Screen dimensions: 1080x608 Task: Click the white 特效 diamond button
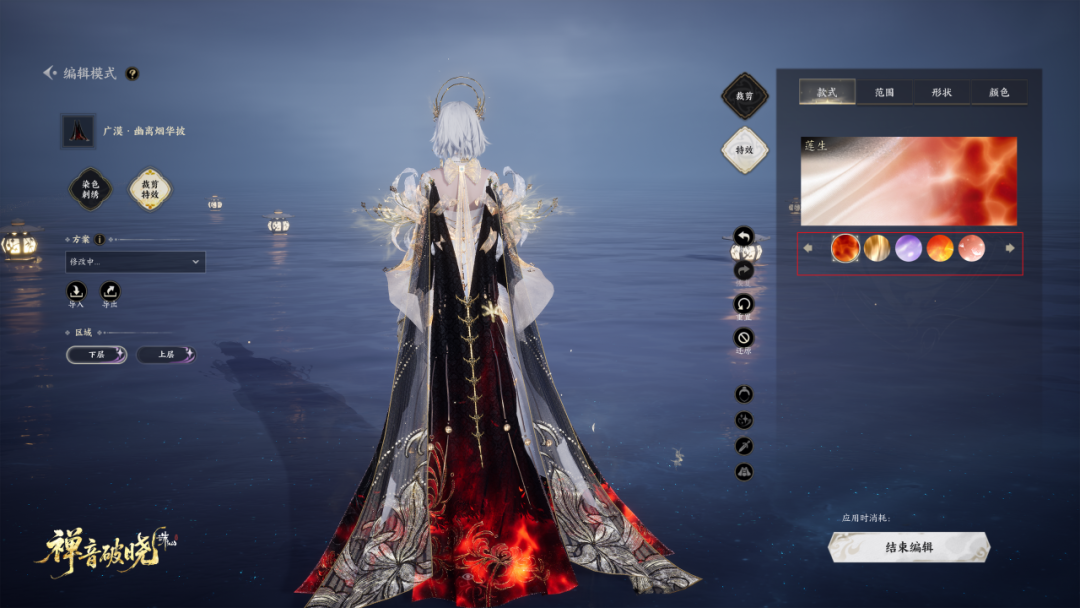coord(744,150)
